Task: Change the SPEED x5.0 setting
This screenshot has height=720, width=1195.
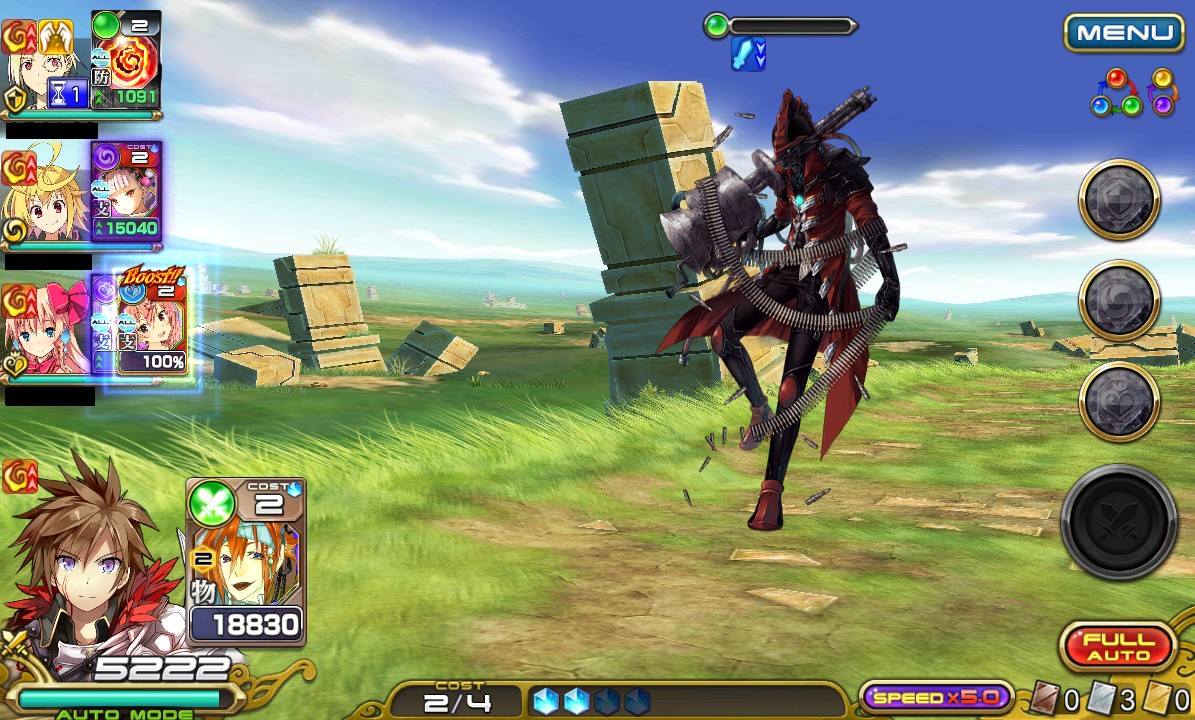Action: click(935, 697)
